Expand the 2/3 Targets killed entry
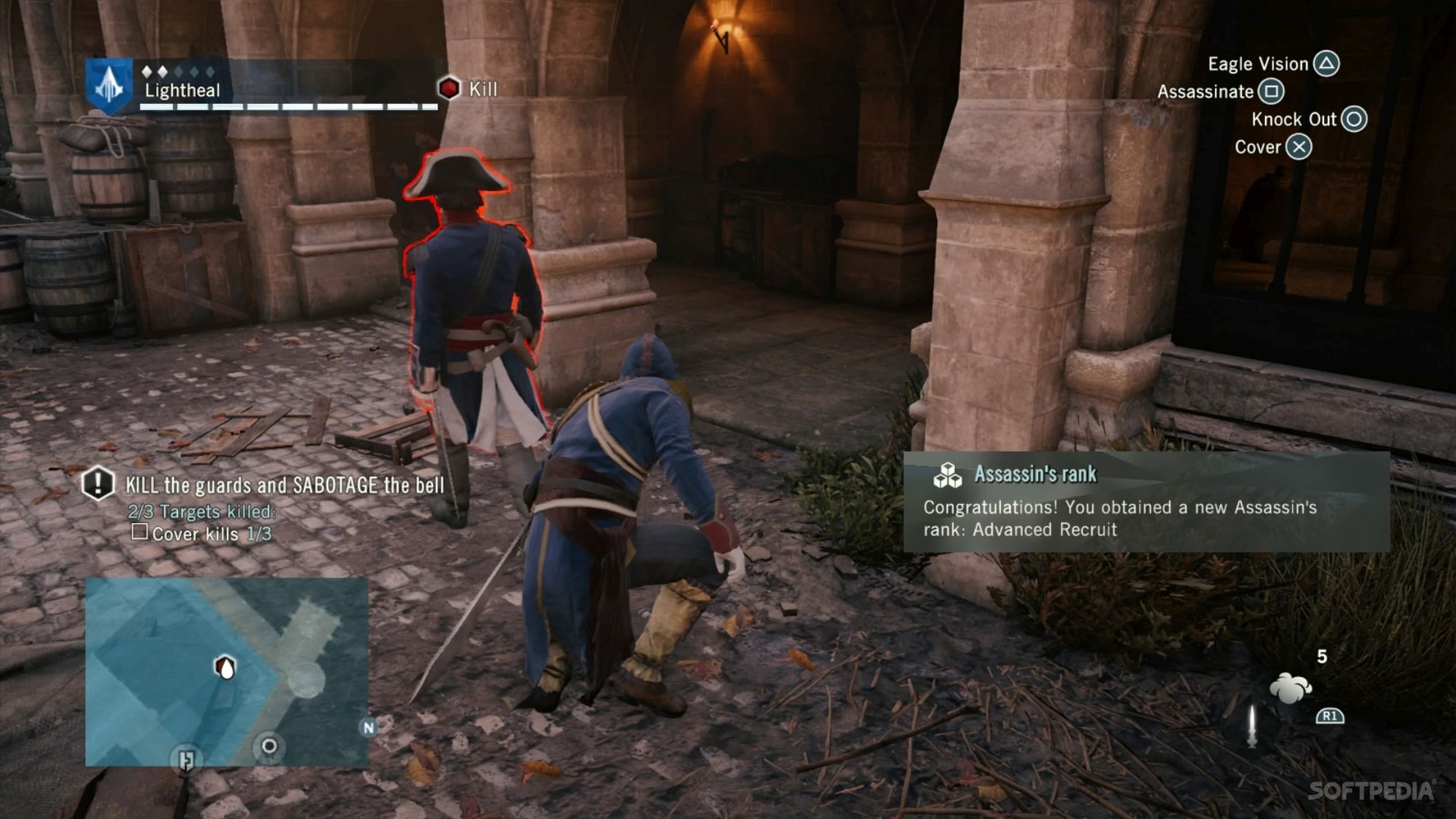The image size is (1456, 819). pos(203,512)
